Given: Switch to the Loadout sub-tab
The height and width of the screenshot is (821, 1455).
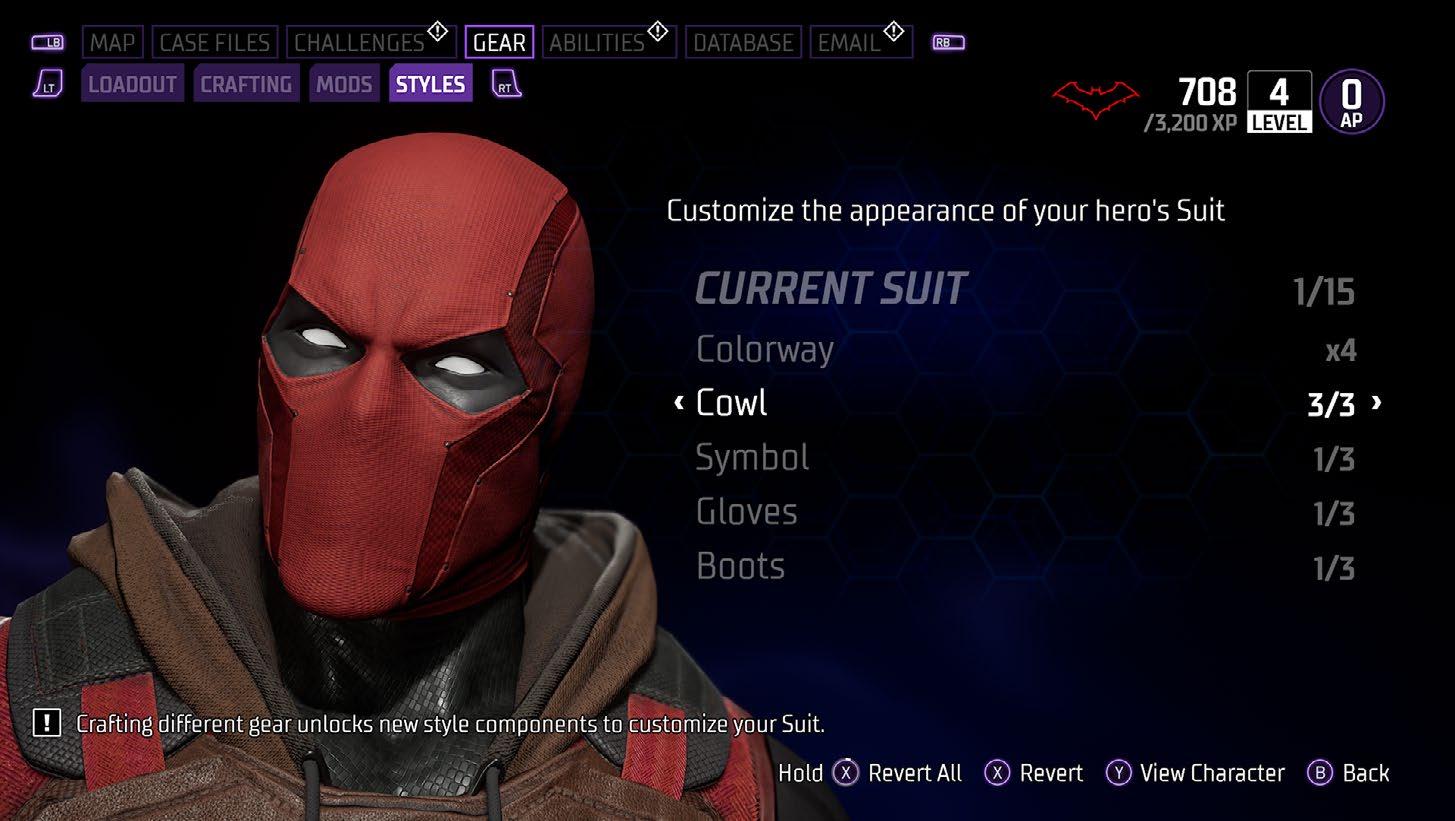Looking at the screenshot, I should 132,85.
